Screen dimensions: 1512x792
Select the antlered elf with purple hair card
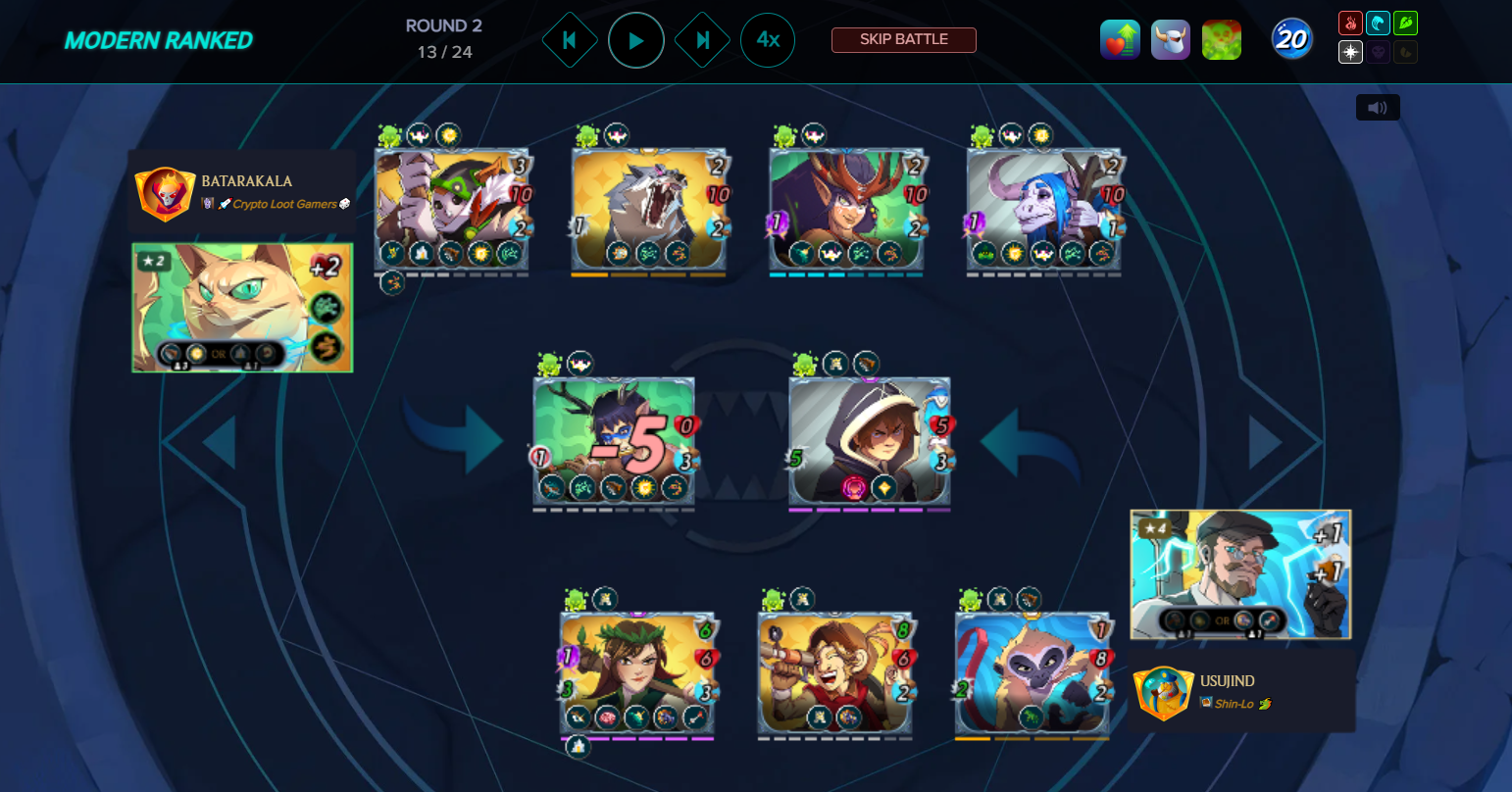tap(846, 208)
